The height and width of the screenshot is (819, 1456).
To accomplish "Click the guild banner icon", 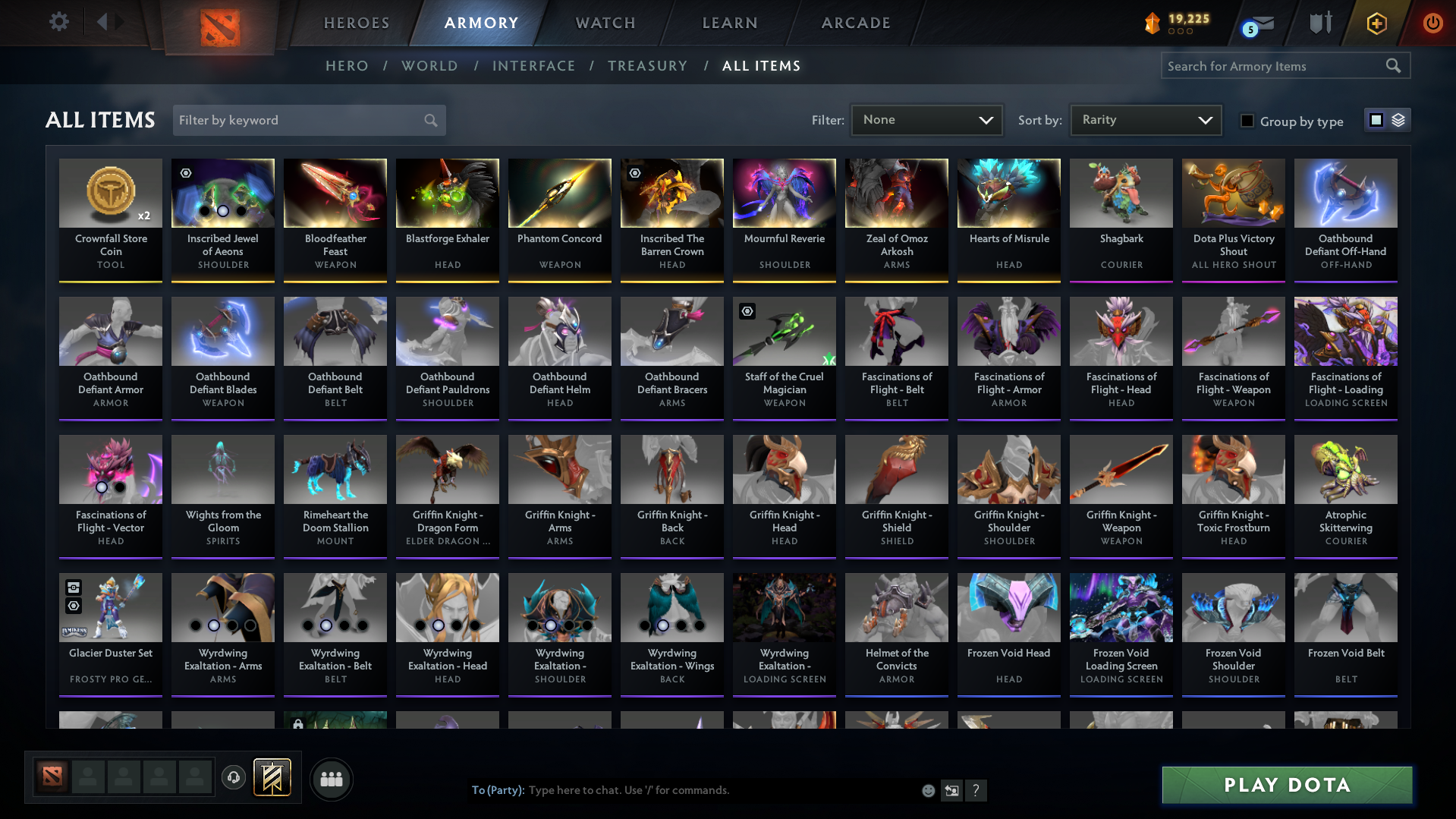I will [x=273, y=777].
